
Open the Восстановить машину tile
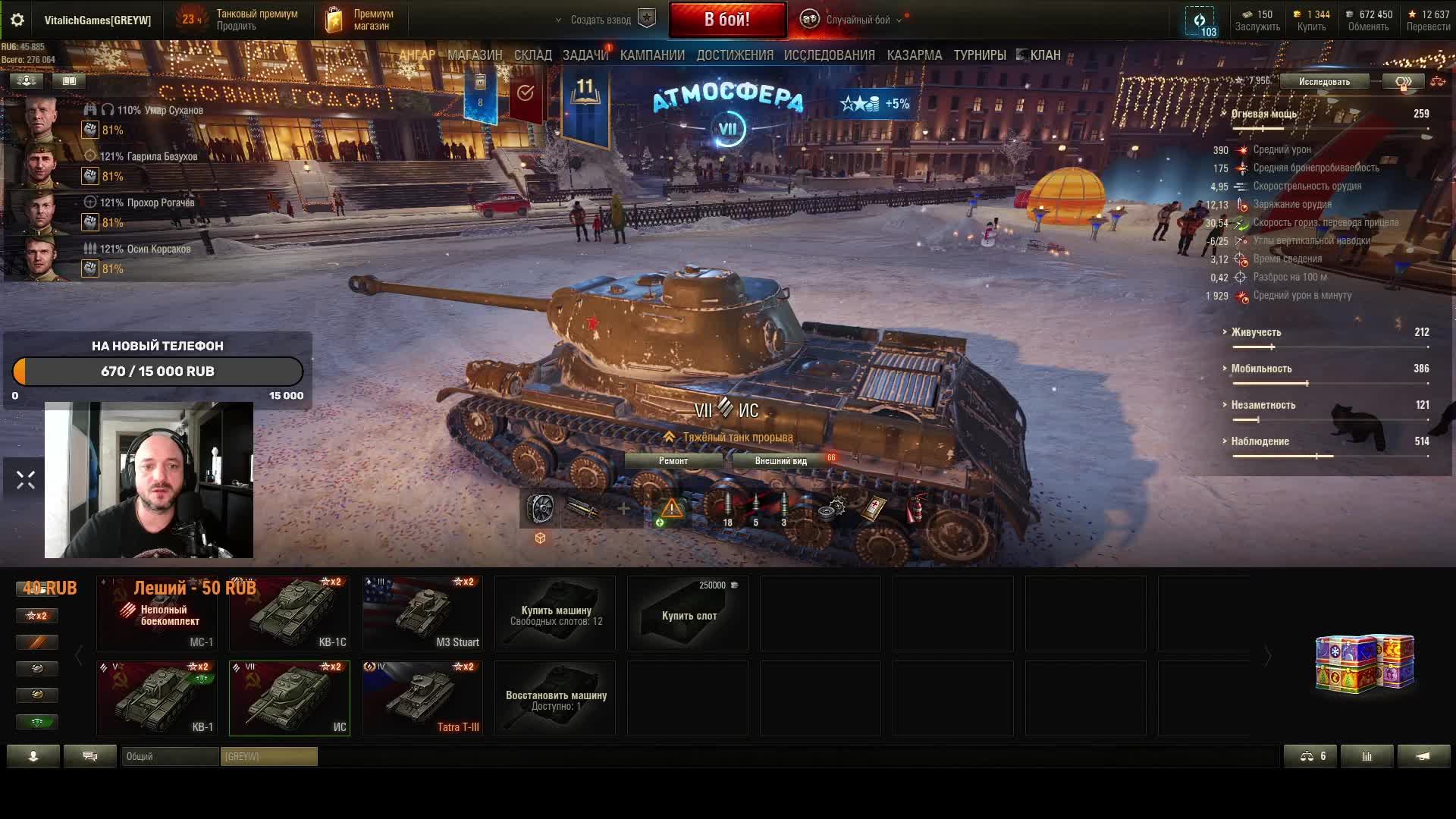(x=556, y=698)
